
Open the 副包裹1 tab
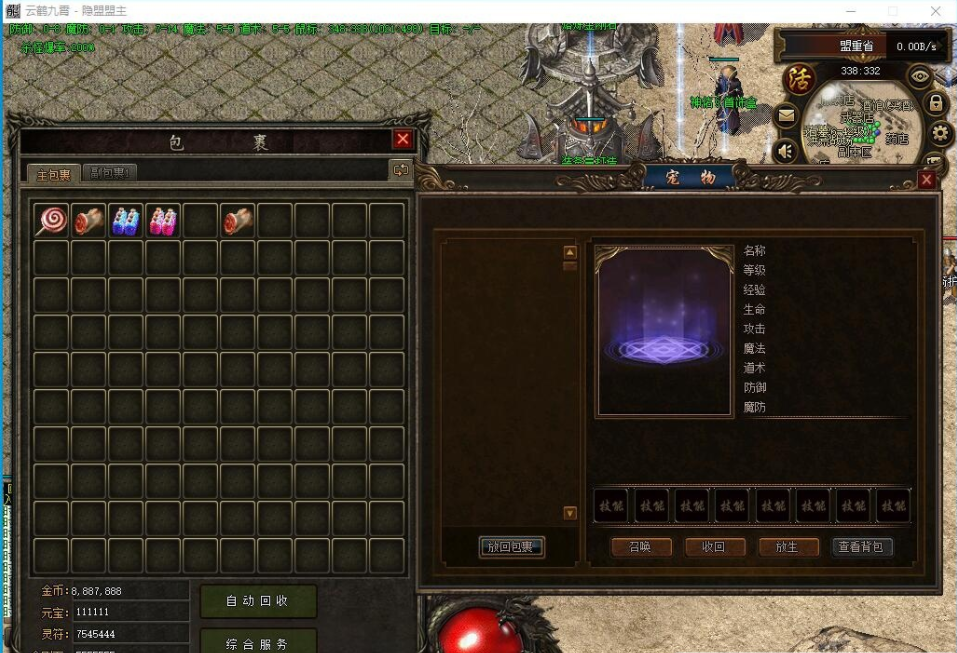(x=109, y=172)
